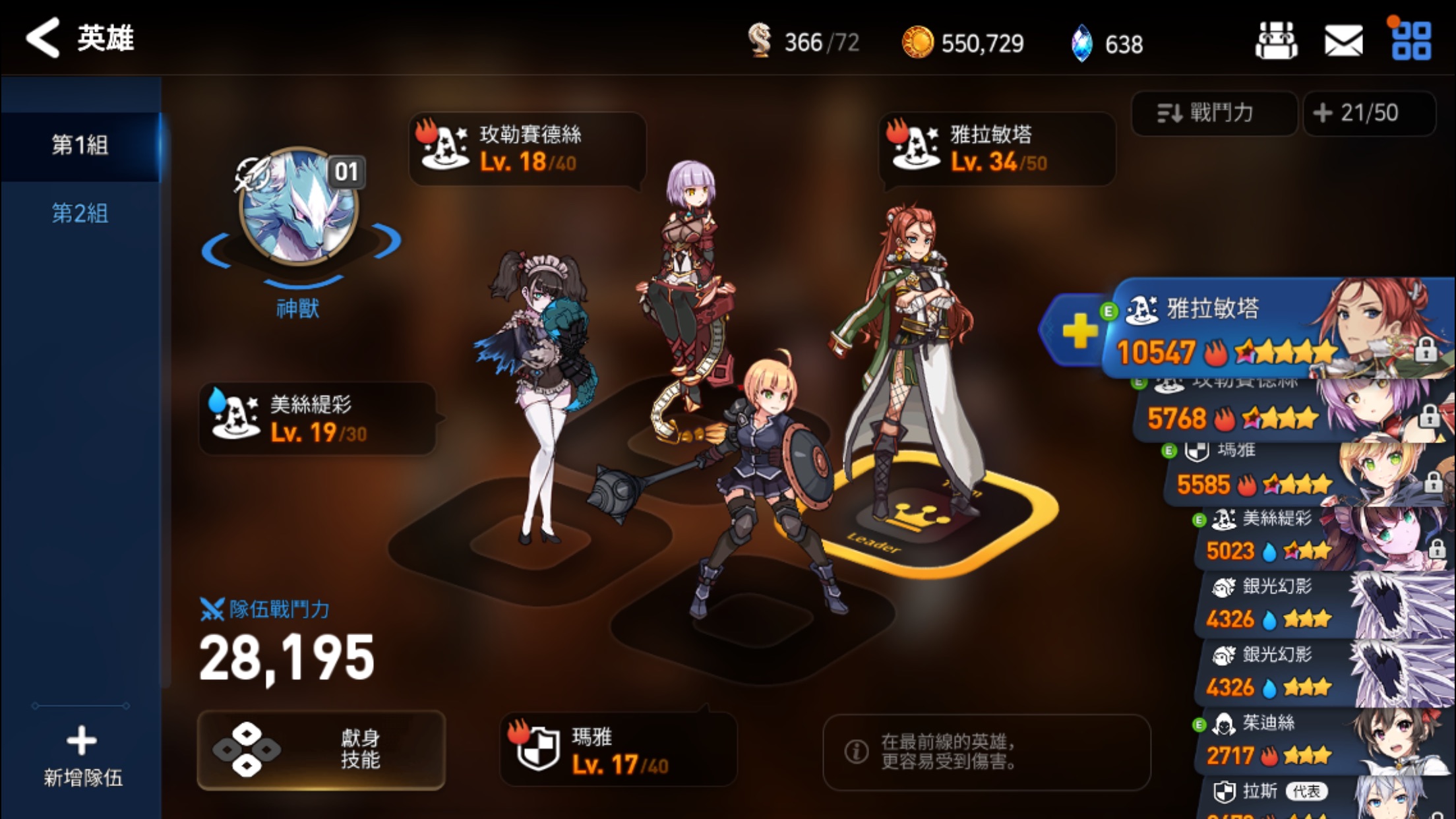Go back using the top-left arrow
Viewport: 1456px width, 819px height.
pyautogui.click(x=44, y=38)
